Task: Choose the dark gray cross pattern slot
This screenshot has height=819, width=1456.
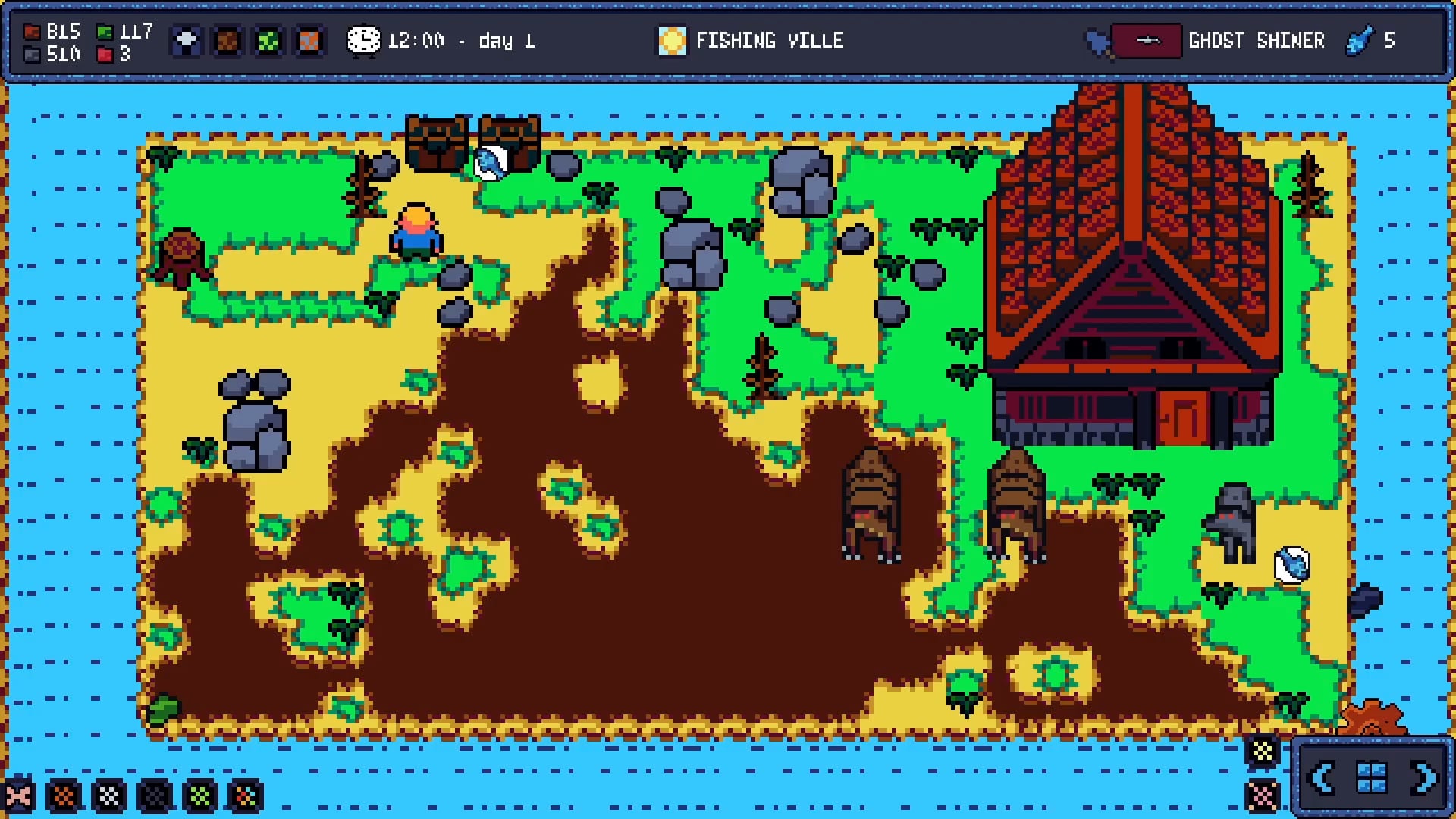Action: (x=155, y=796)
